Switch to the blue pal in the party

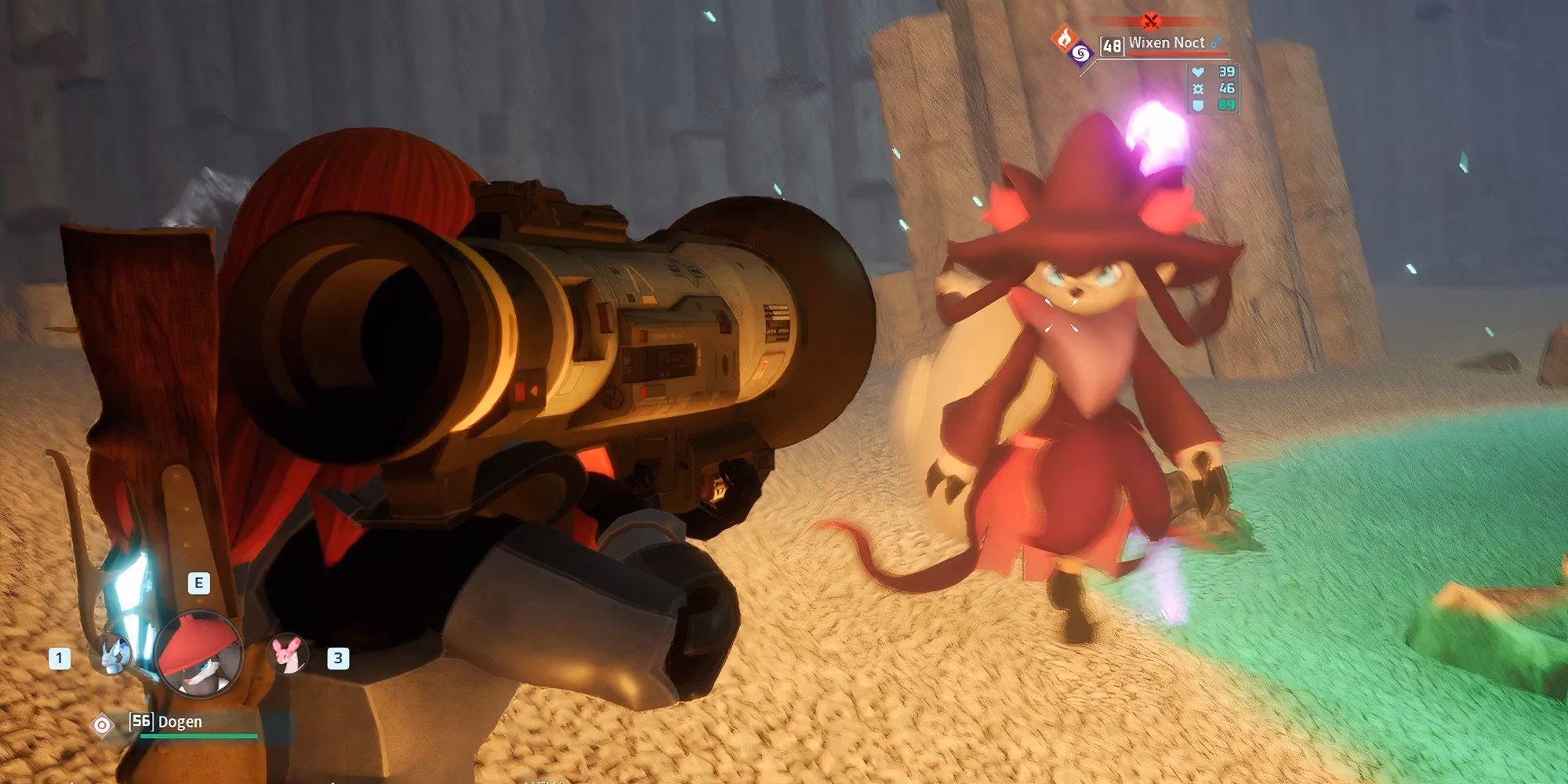pos(112,655)
